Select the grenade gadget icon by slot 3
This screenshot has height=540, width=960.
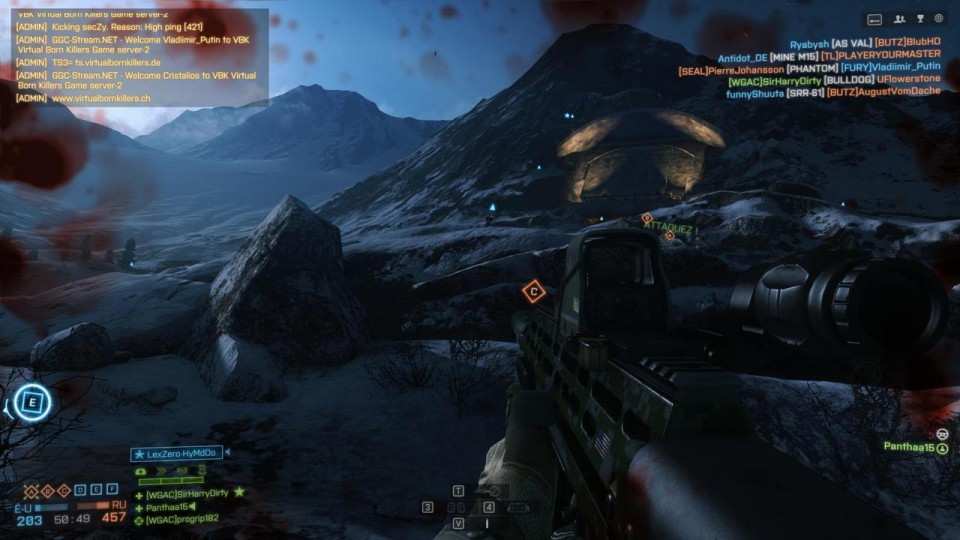(x=455, y=508)
